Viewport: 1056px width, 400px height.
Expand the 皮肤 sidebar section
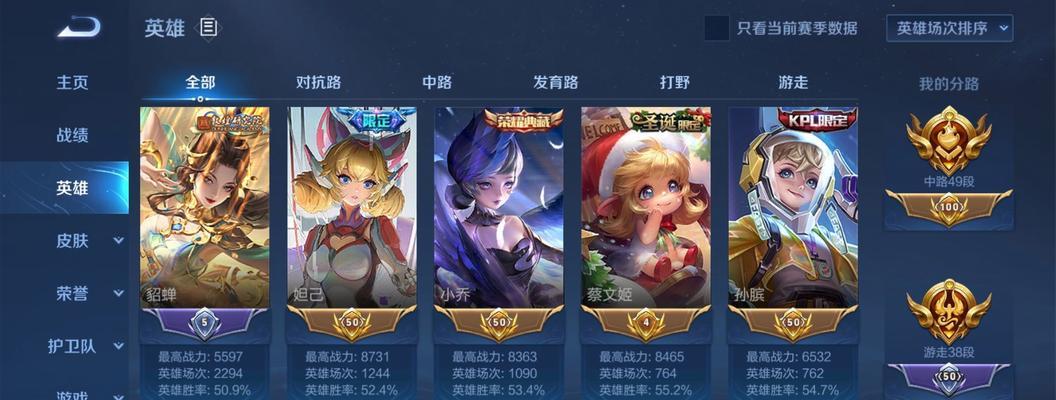click(x=85, y=240)
